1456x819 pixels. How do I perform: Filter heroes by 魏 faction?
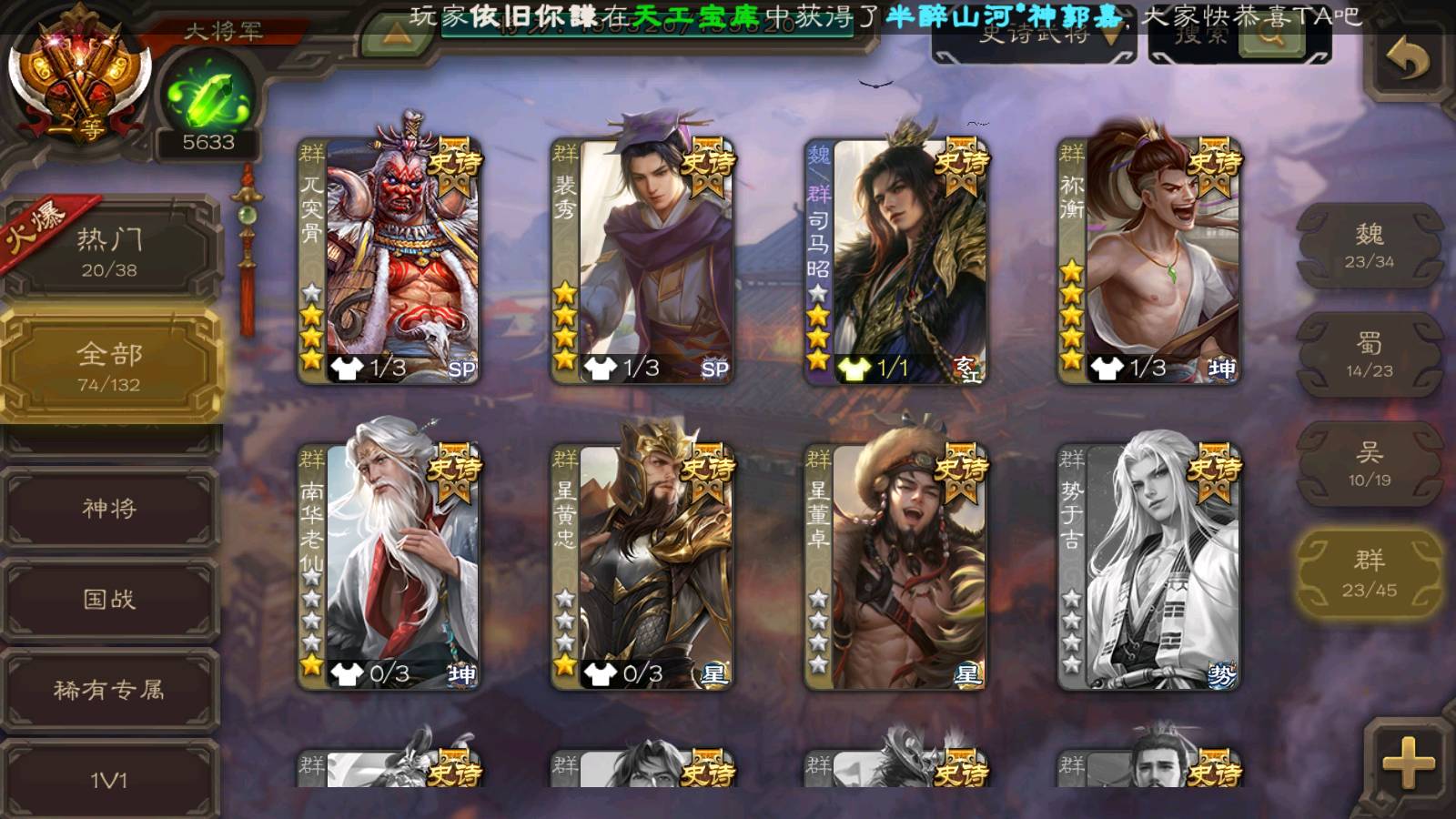(x=1369, y=246)
